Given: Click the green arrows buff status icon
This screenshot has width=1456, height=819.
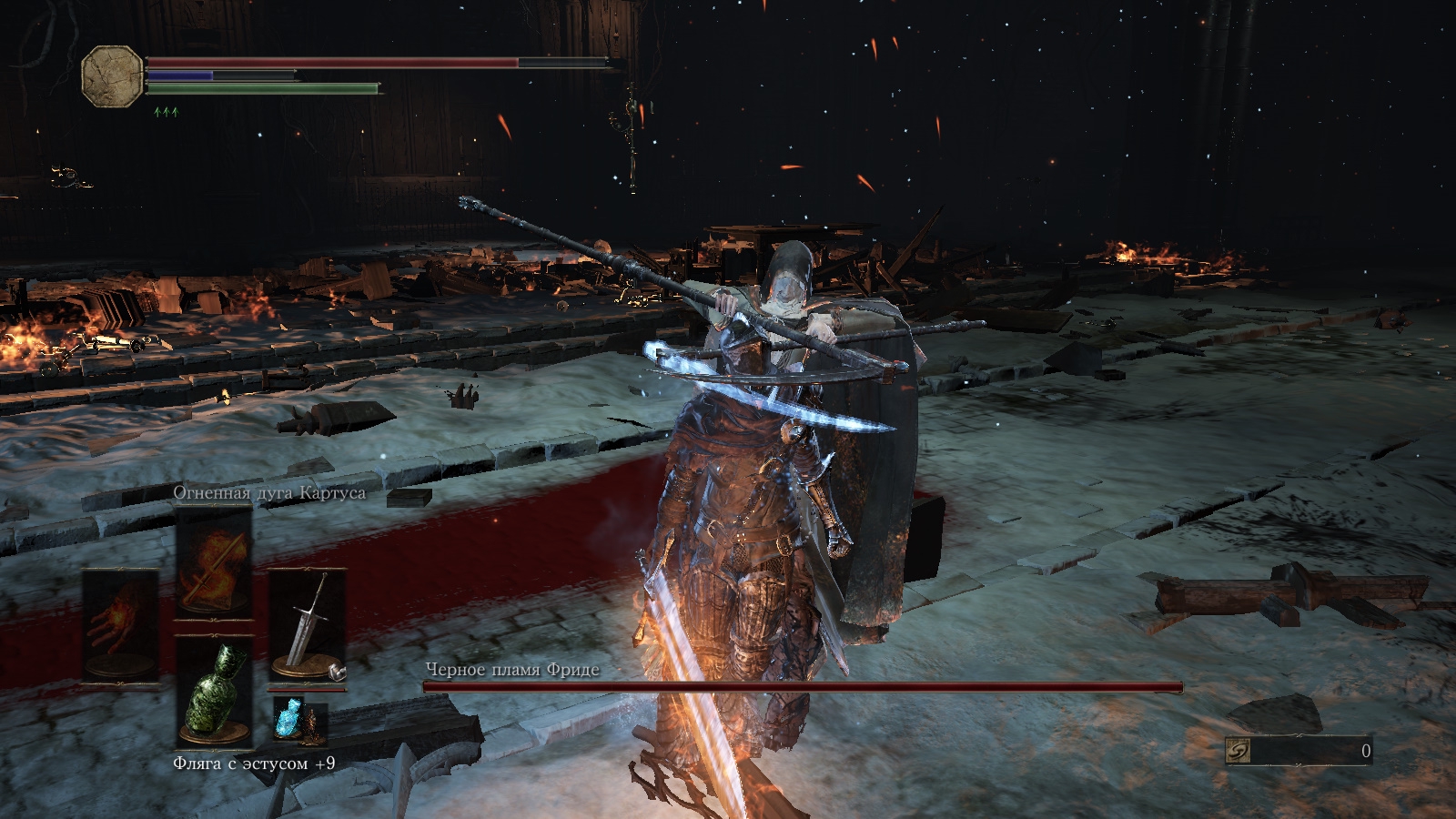Looking at the screenshot, I should click(x=166, y=112).
